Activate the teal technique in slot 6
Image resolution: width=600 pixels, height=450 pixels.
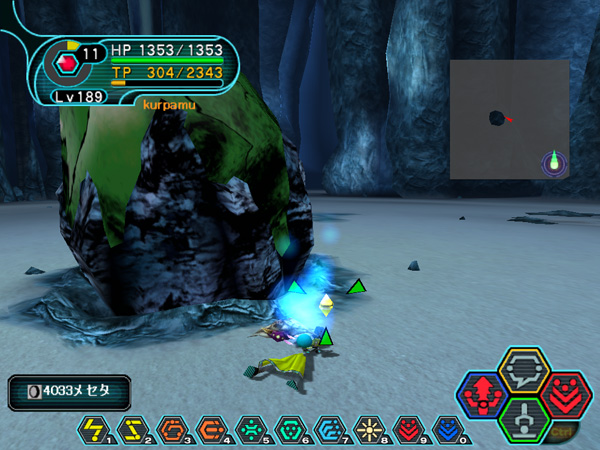click(x=288, y=430)
